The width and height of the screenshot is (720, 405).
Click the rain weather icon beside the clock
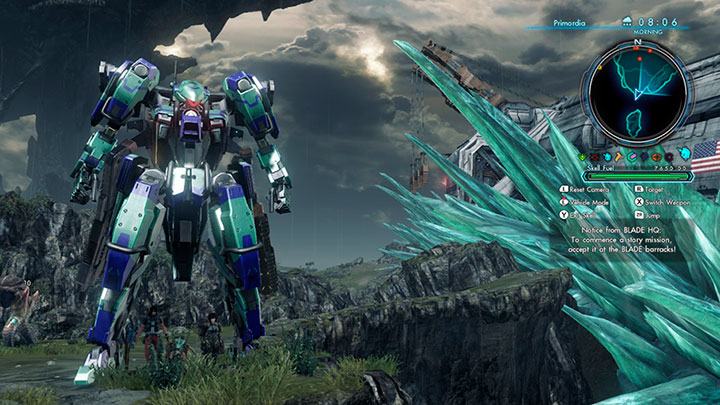pos(627,21)
